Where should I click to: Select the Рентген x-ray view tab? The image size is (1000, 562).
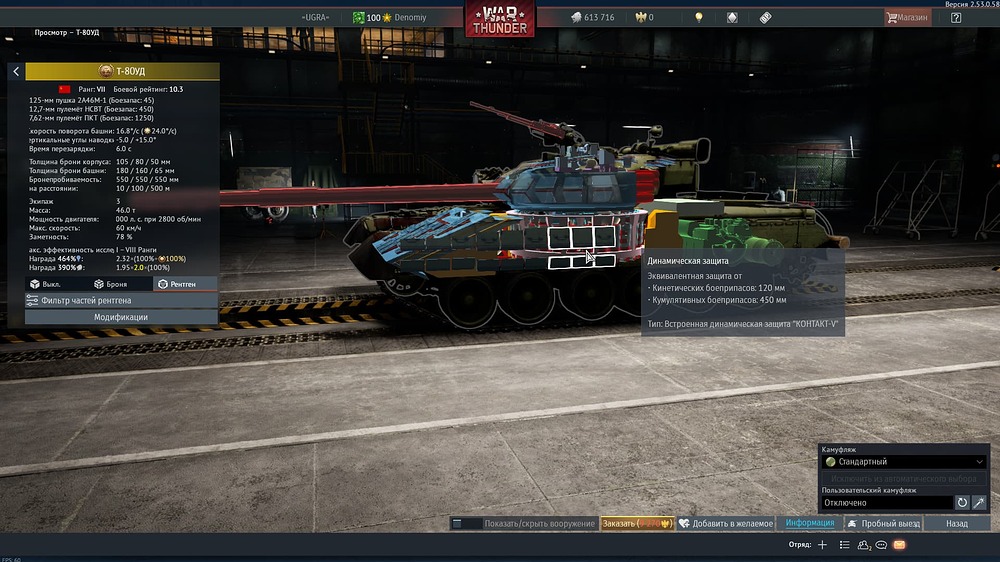(x=177, y=285)
